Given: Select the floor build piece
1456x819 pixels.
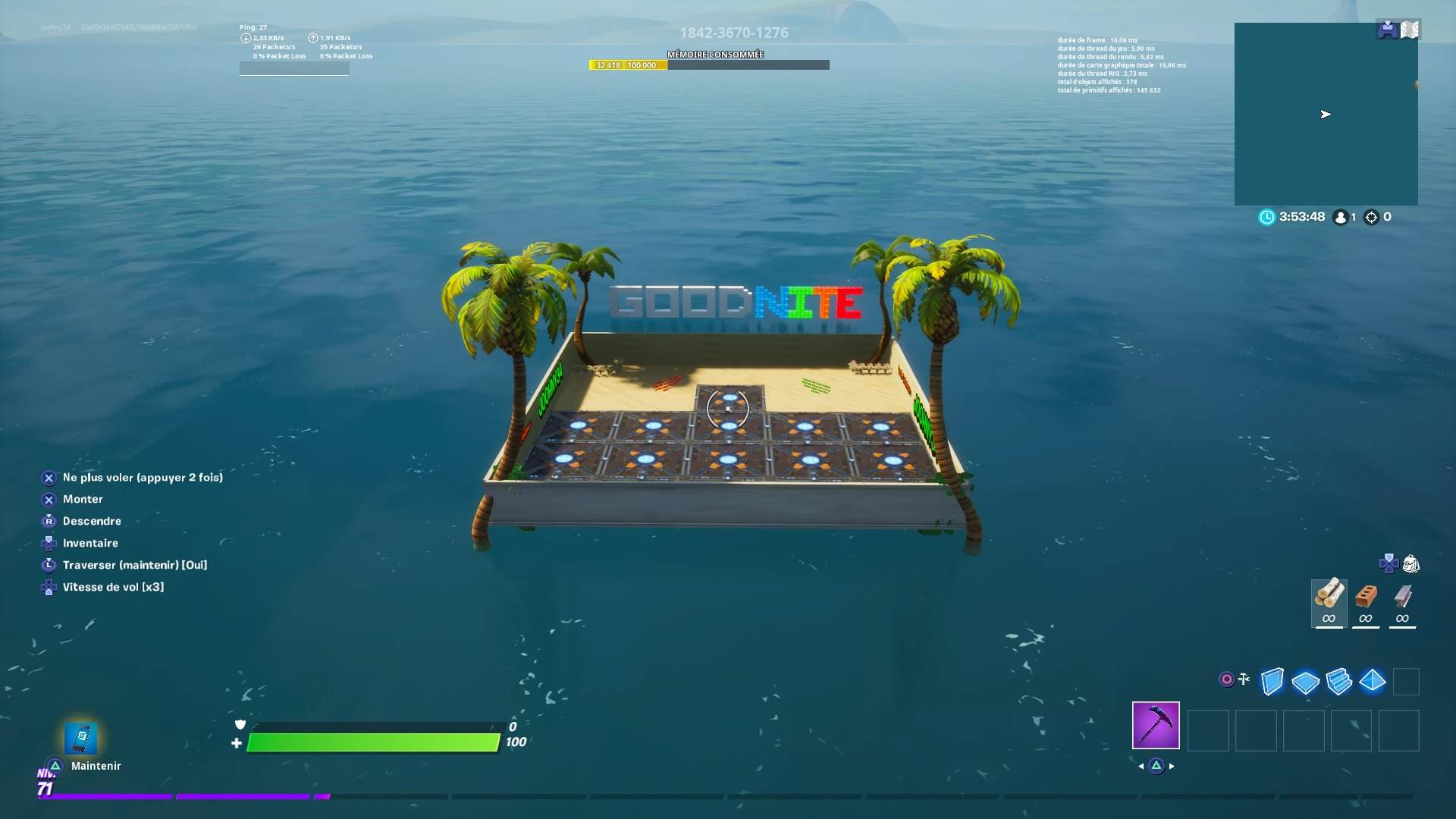Looking at the screenshot, I should (1307, 682).
